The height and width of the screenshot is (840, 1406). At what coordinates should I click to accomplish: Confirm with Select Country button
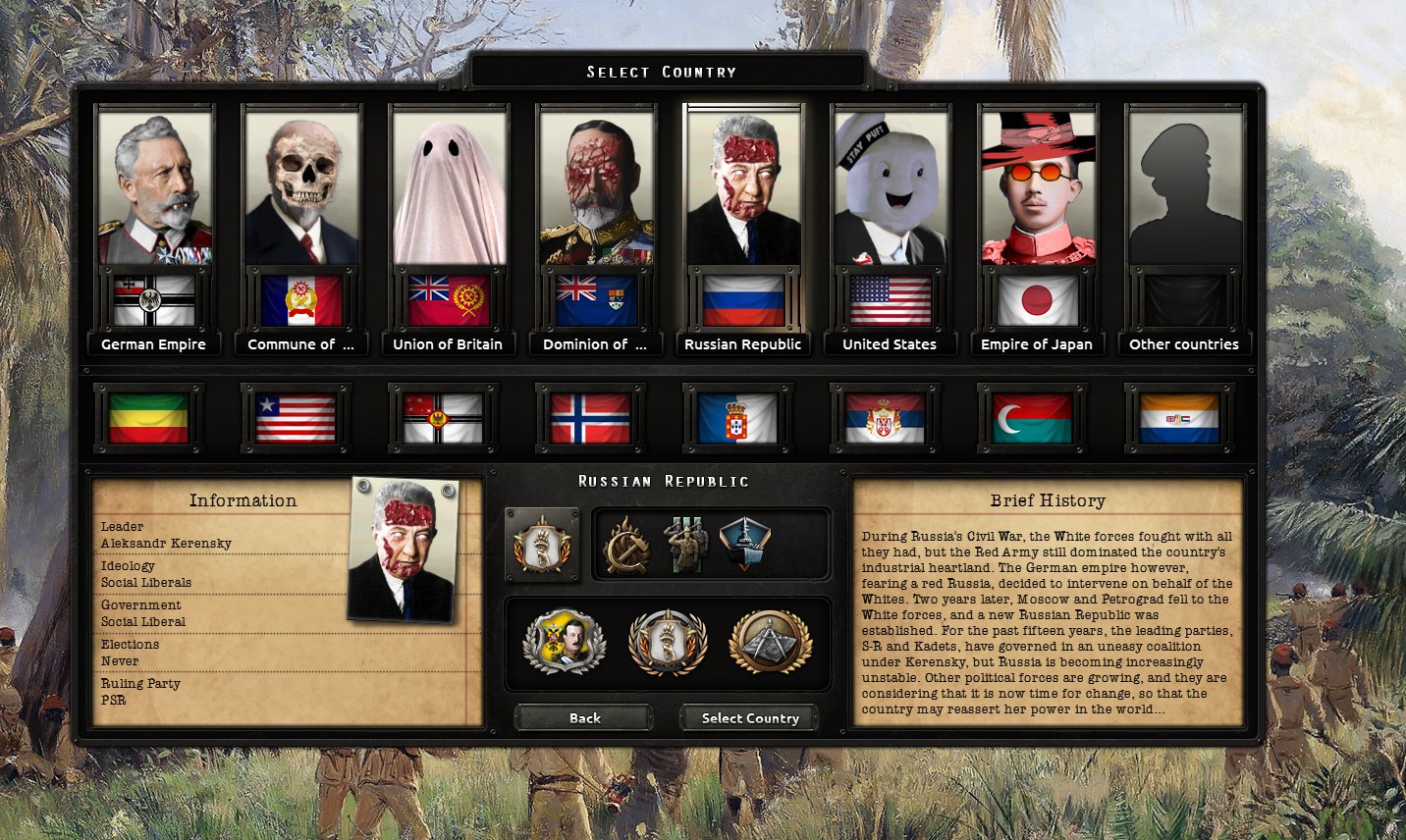[x=750, y=718]
